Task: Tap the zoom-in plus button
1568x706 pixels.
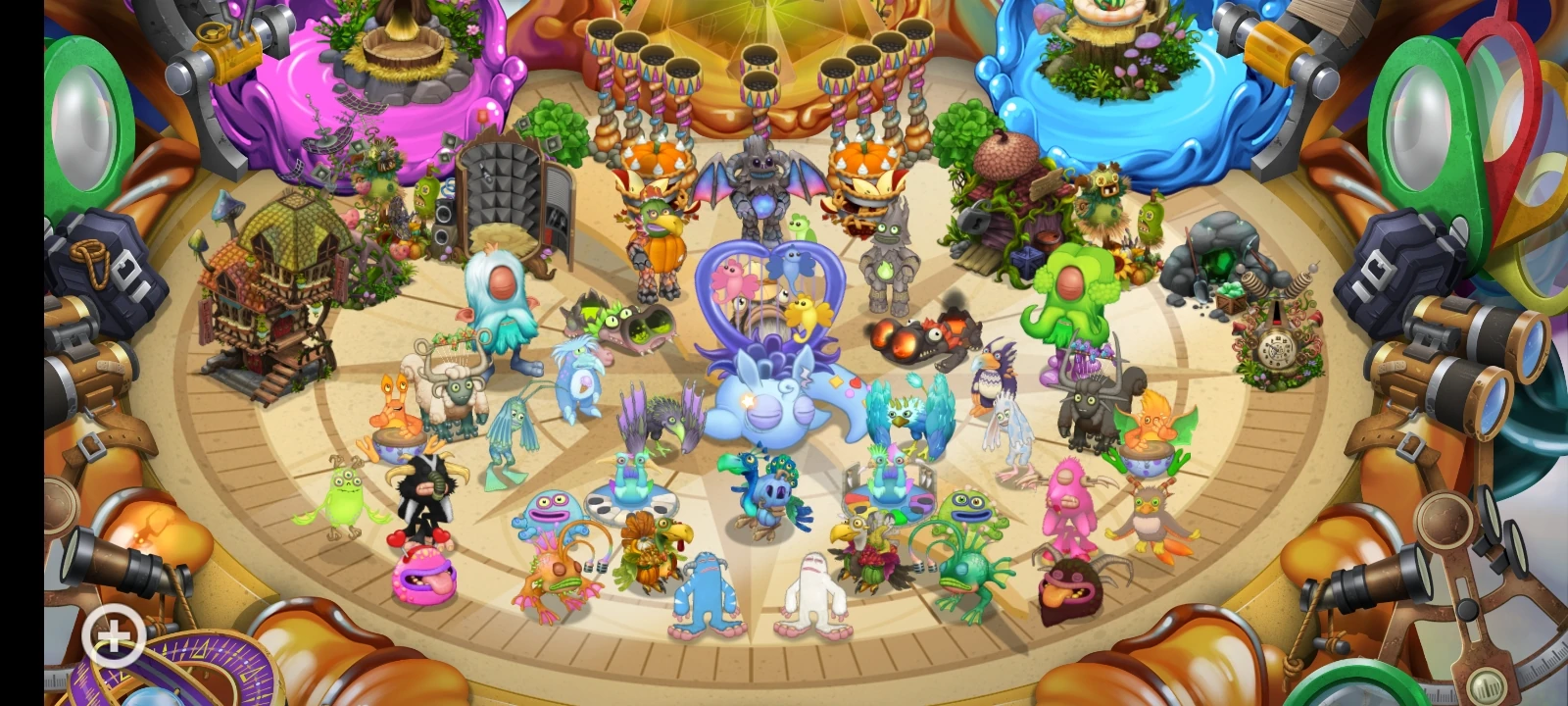Action: tap(115, 635)
